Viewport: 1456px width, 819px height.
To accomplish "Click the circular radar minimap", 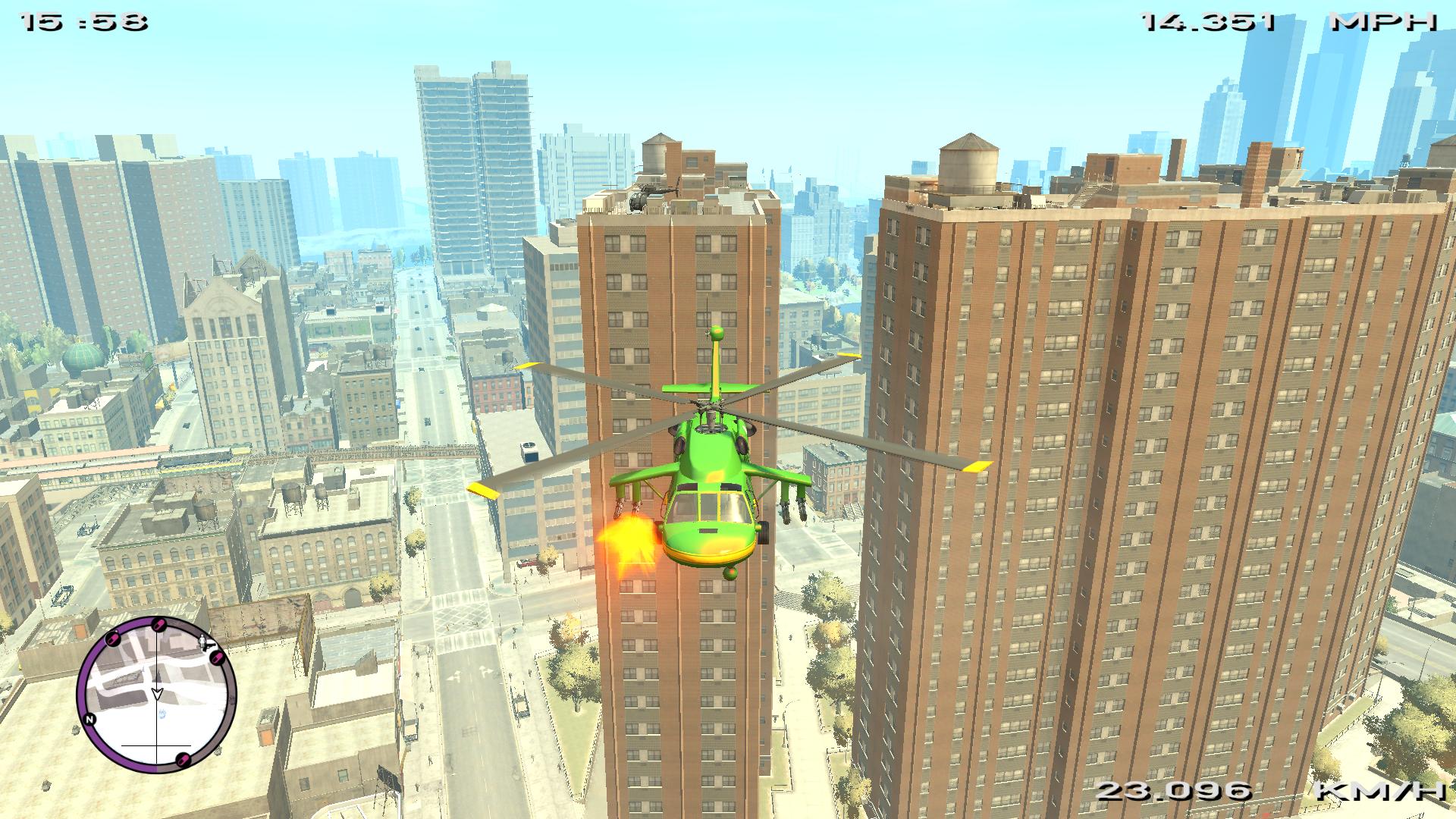I will 157,695.
